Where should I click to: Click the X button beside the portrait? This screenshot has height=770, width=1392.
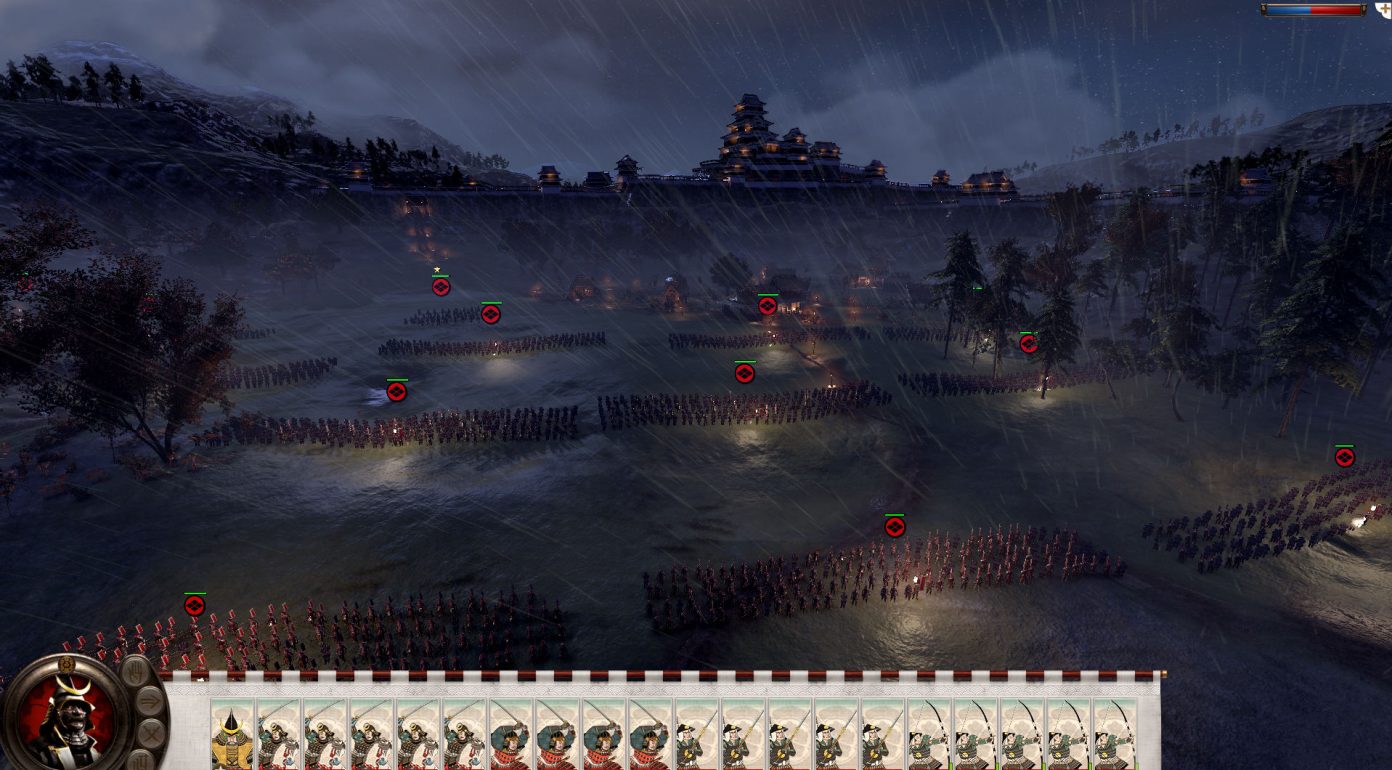pyautogui.click(x=151, y=736)
